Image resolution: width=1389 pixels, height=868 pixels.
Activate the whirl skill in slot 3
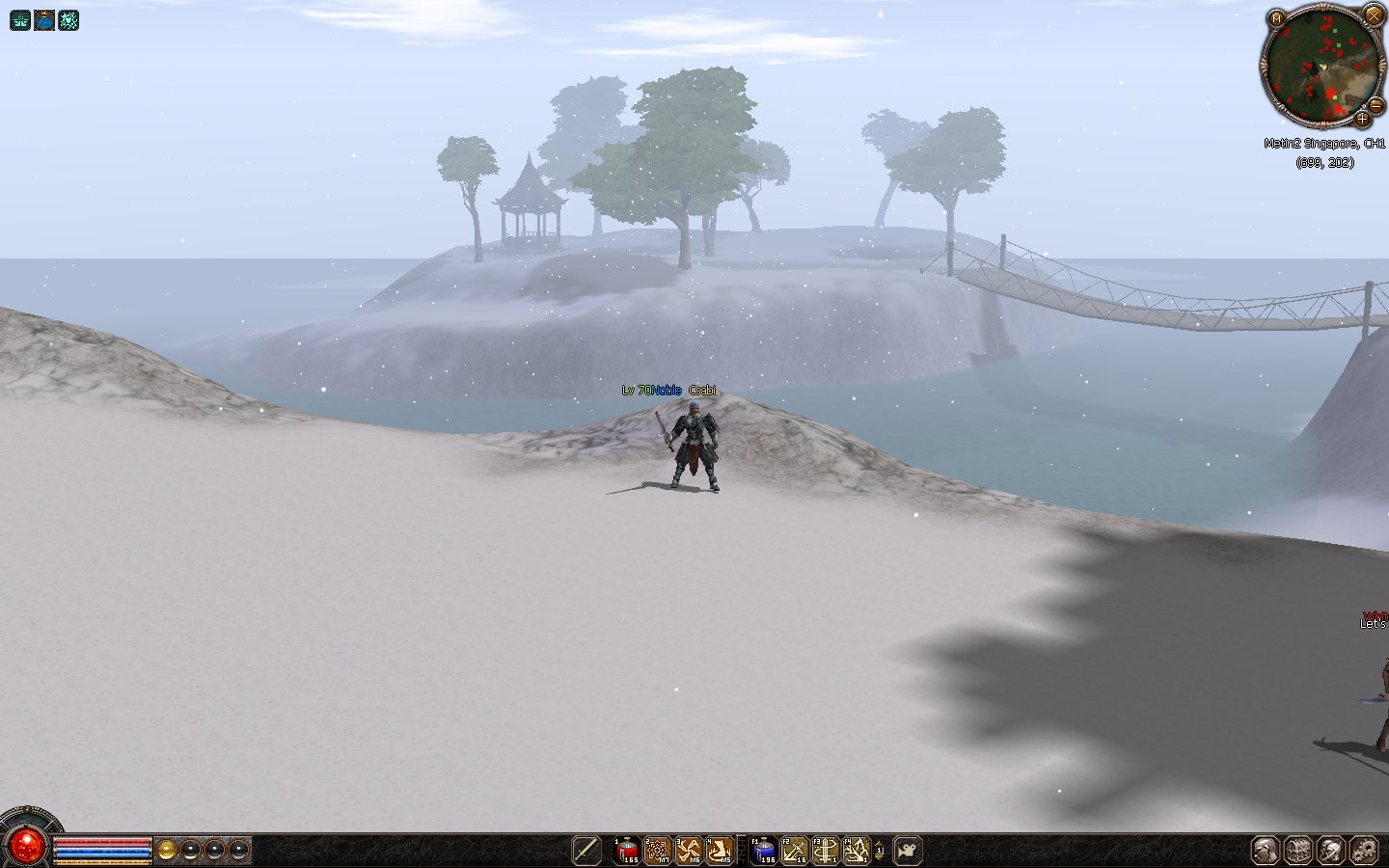pos(689,850)
